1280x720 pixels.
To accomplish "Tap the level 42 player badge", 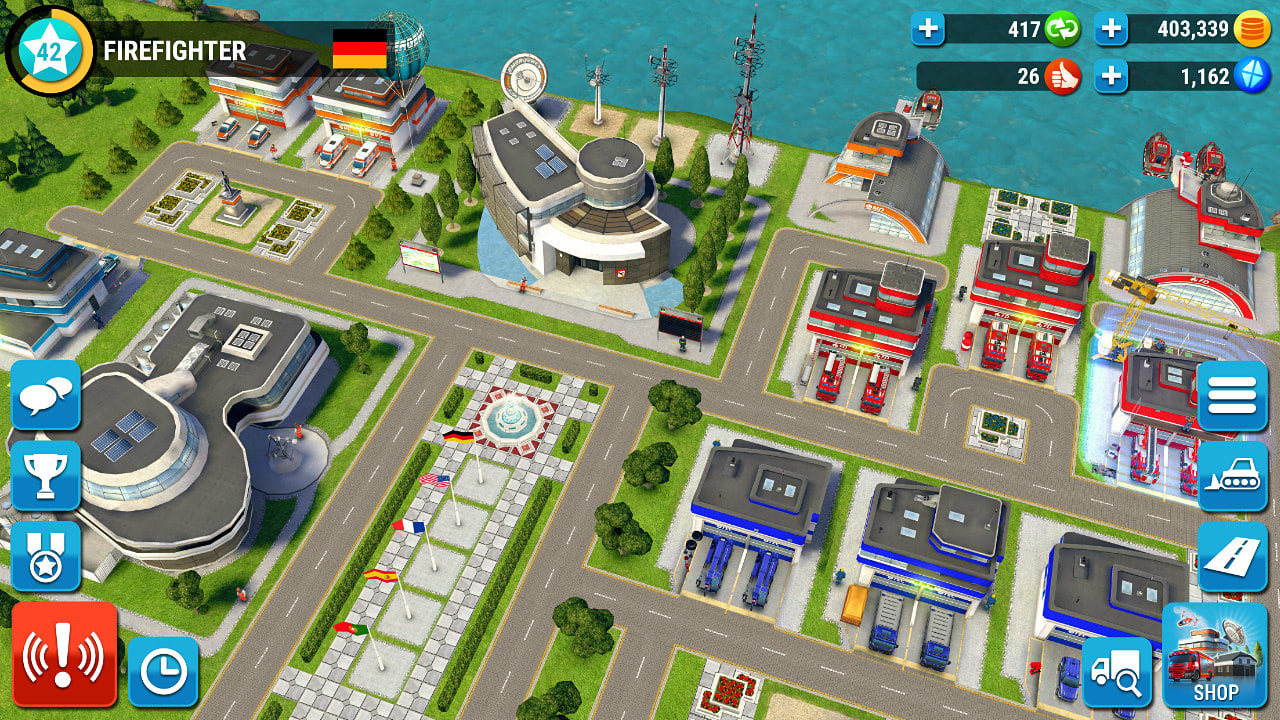I will click(49, 46).
